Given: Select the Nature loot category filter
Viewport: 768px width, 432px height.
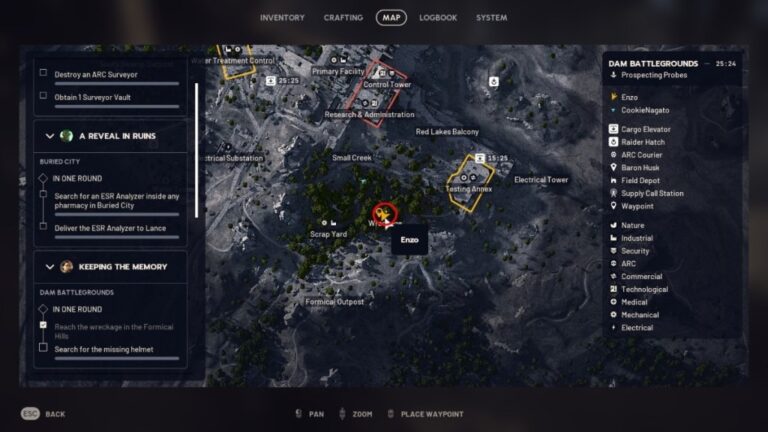Looking at the screenshot, I should click(632, 225).
